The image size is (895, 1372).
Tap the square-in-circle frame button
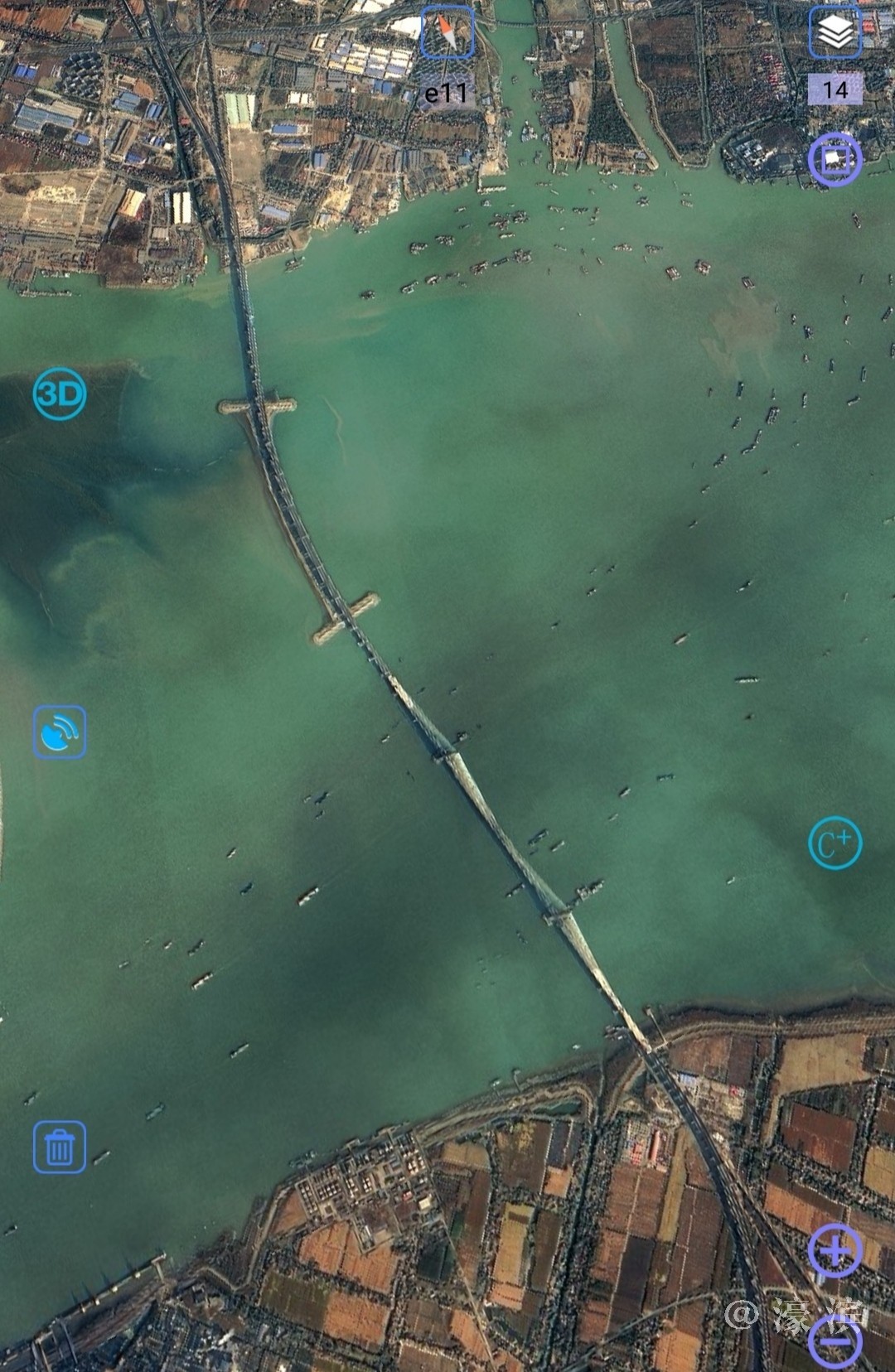(835, 159)
